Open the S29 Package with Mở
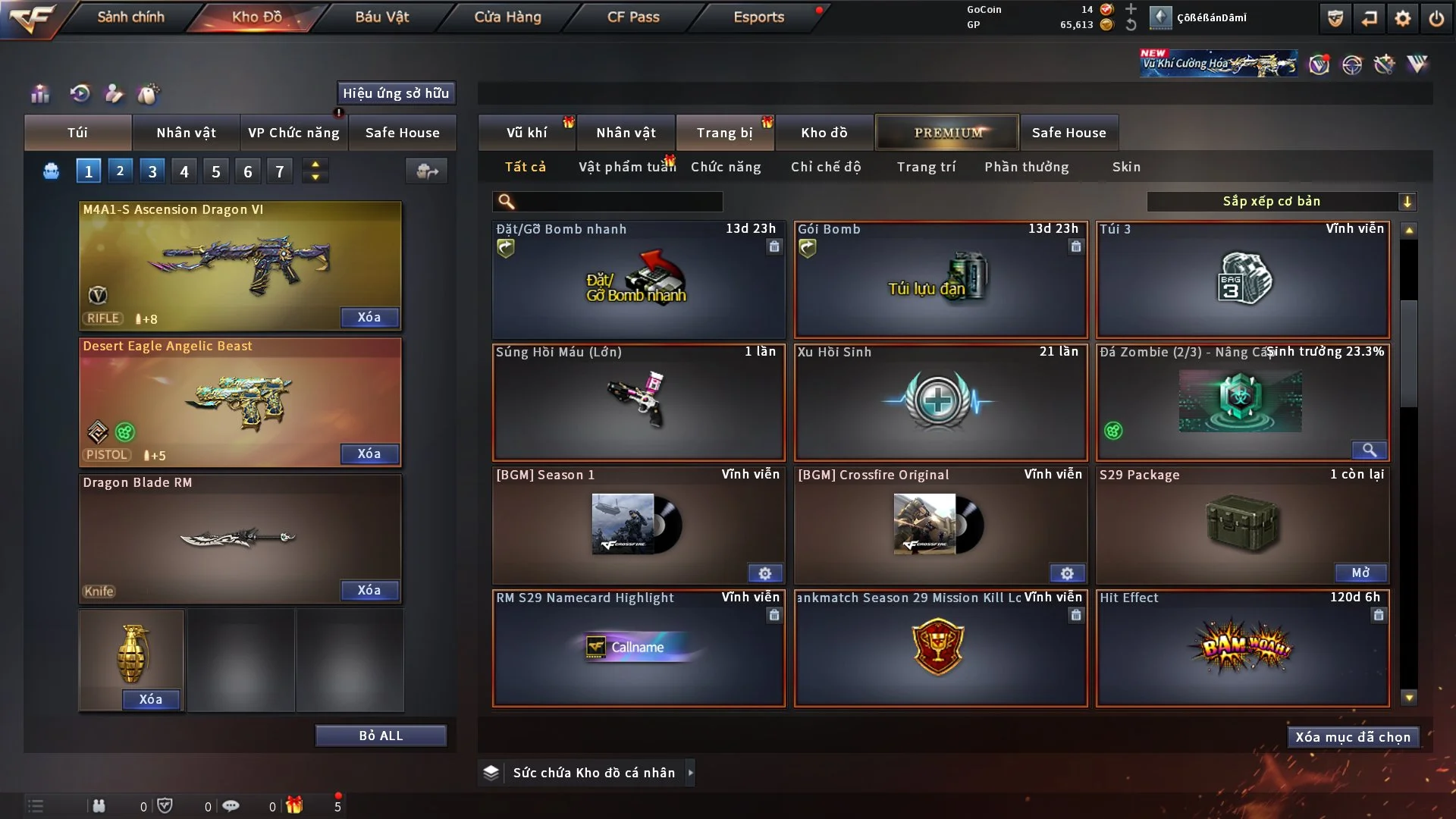The width and height of the screenshot is (1456, 819). pyautogui.click(x=1360, y=573)
